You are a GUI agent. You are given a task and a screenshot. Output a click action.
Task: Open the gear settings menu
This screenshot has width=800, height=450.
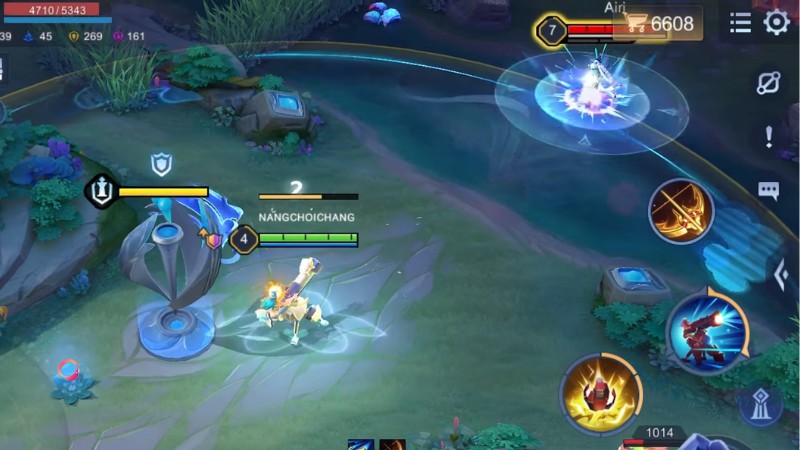tap(776, 22)
